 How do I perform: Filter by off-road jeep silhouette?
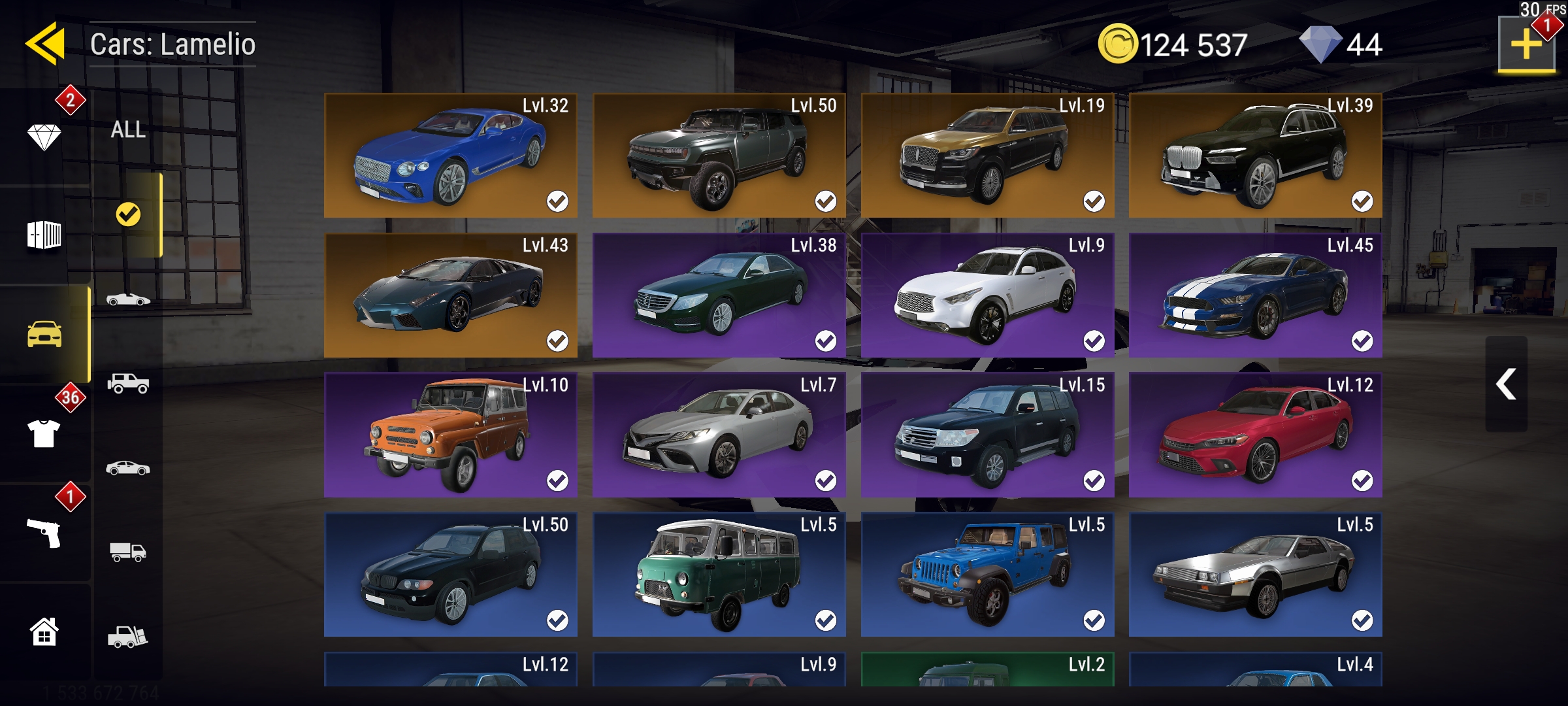coord(128,383)
